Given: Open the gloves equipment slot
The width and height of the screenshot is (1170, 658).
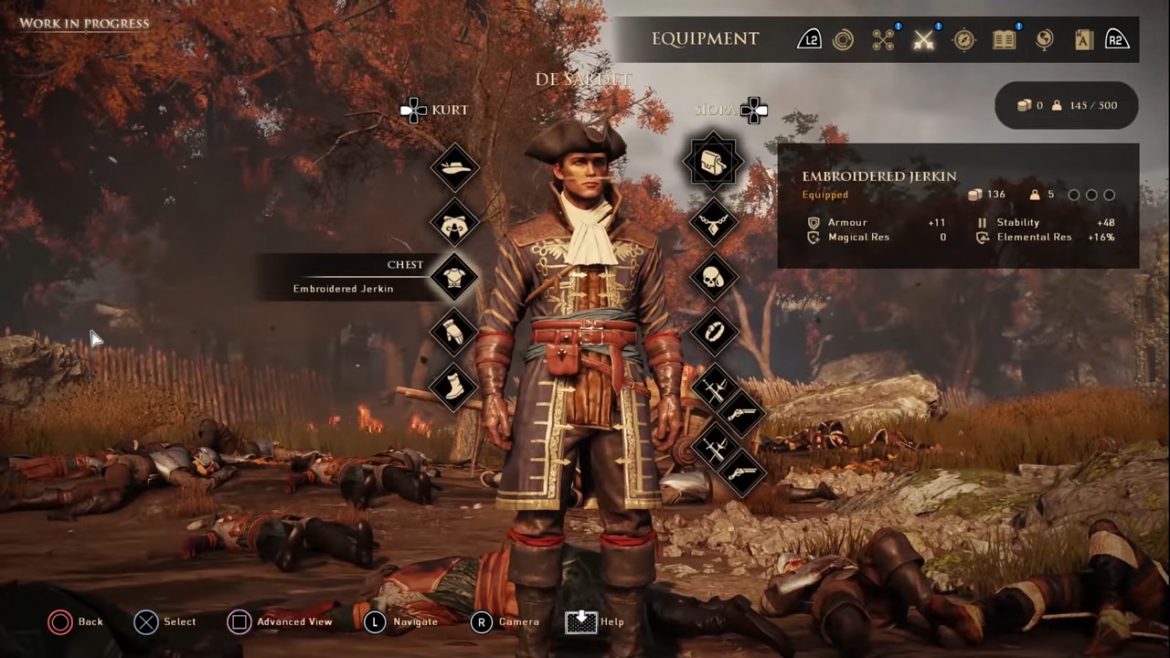Looking at the screenshot, I should click(x=455, y=332).
